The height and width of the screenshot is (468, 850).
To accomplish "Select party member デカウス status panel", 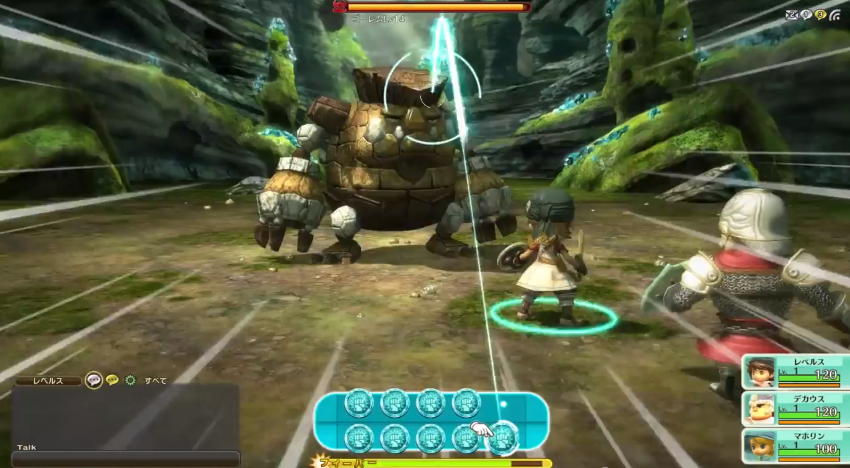I will 796,408.
